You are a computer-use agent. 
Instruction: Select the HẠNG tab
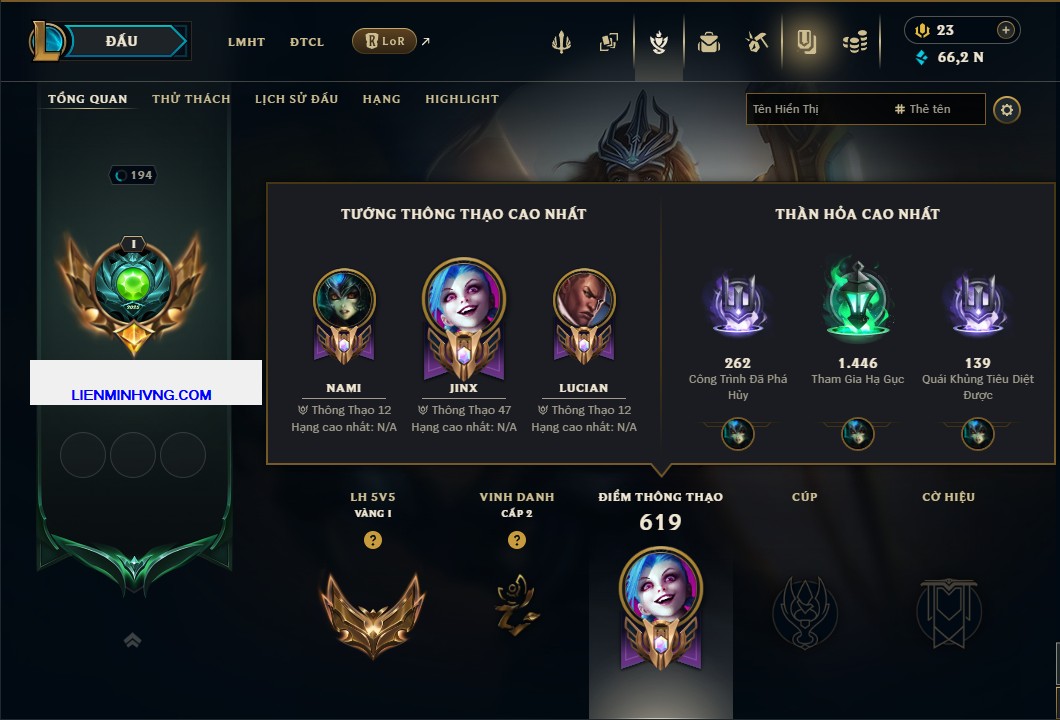[x=381, y=99]
